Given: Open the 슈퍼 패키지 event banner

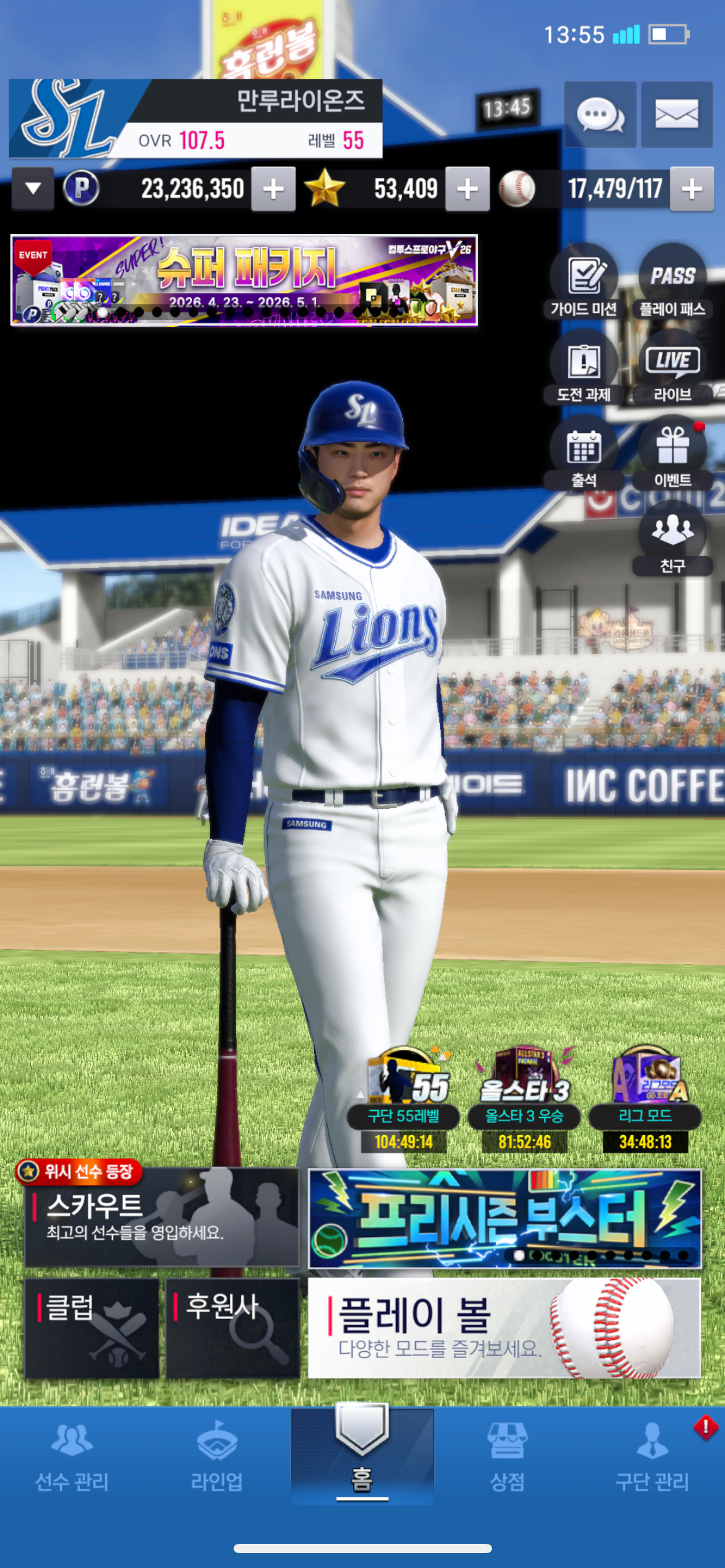Looking at the screenshot, I should 244,280.
